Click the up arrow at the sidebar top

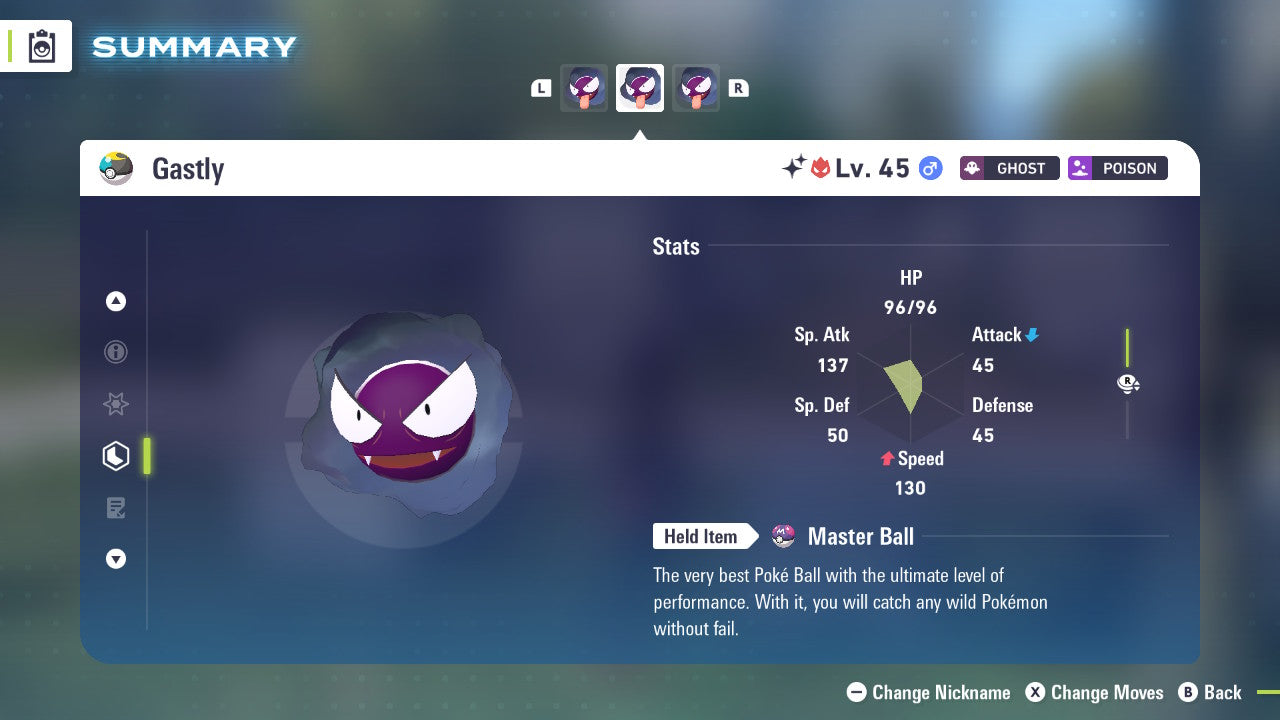point(116,301)
